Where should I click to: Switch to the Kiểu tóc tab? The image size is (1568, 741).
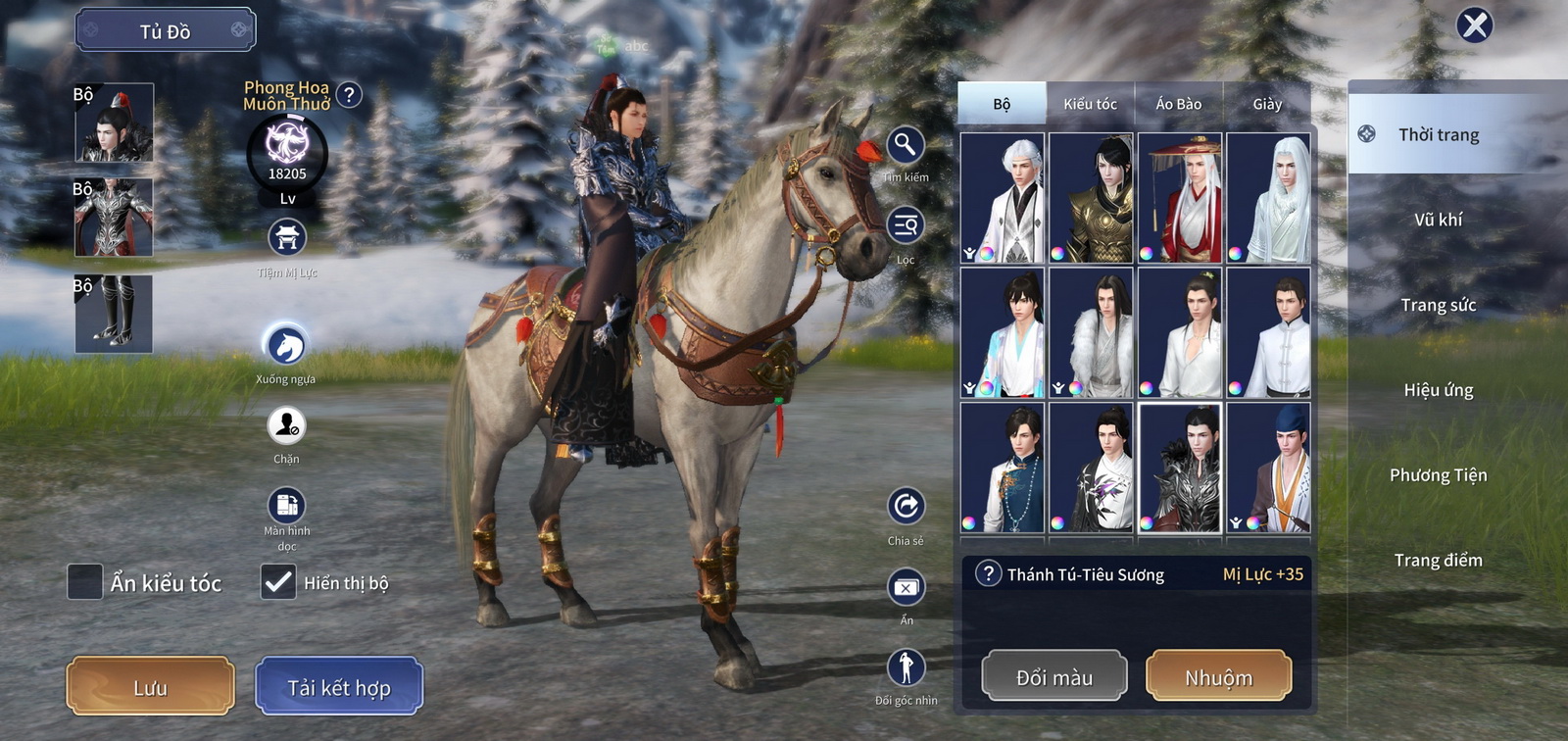point(1090,104)
